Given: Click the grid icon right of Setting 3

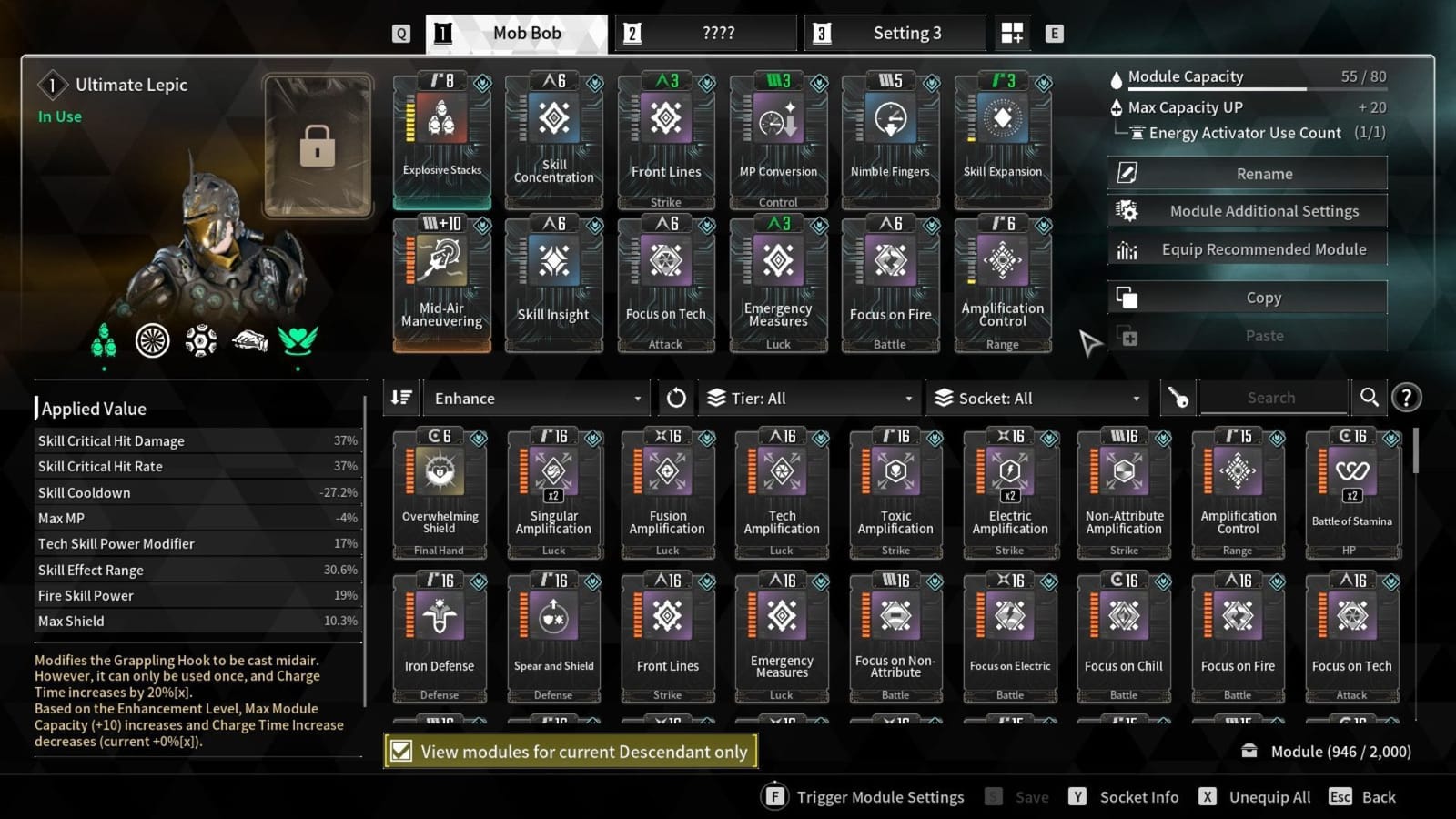Looking at the screenshot, I should (1010, 32).
